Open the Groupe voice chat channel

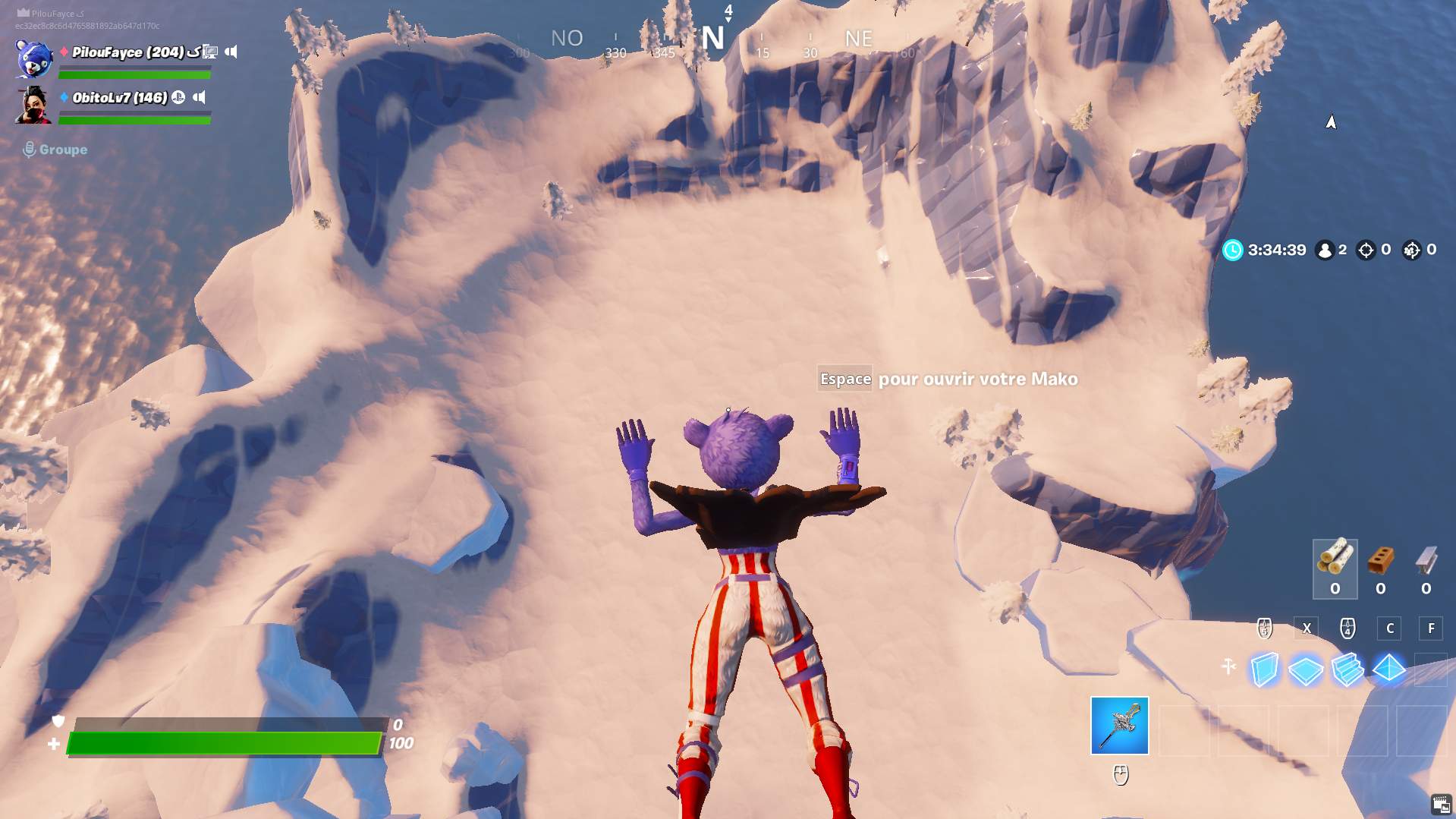(x=55, y=150)
